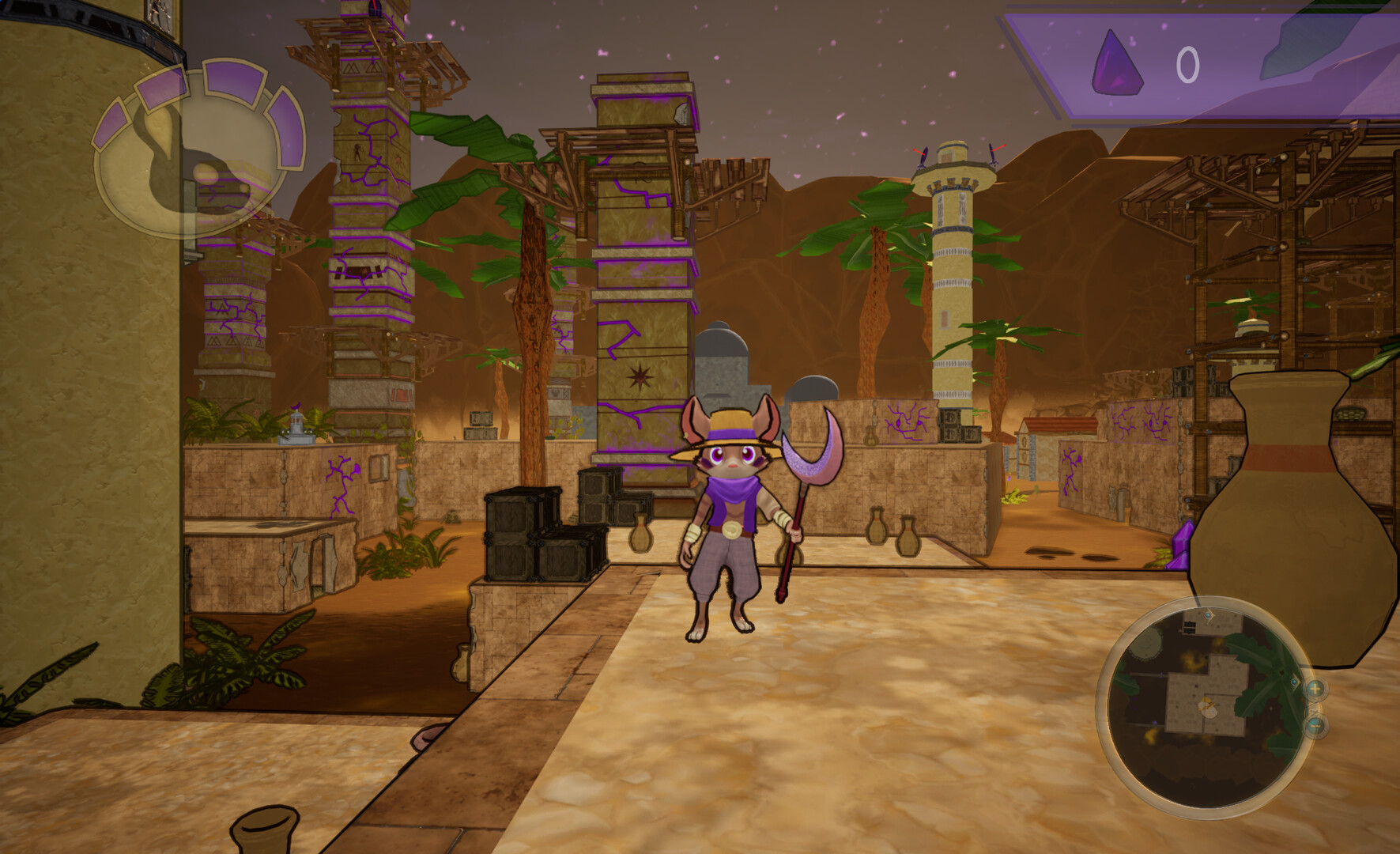
Task: Toggle the right segment of the ability wheel
Action: click(289, 127)
